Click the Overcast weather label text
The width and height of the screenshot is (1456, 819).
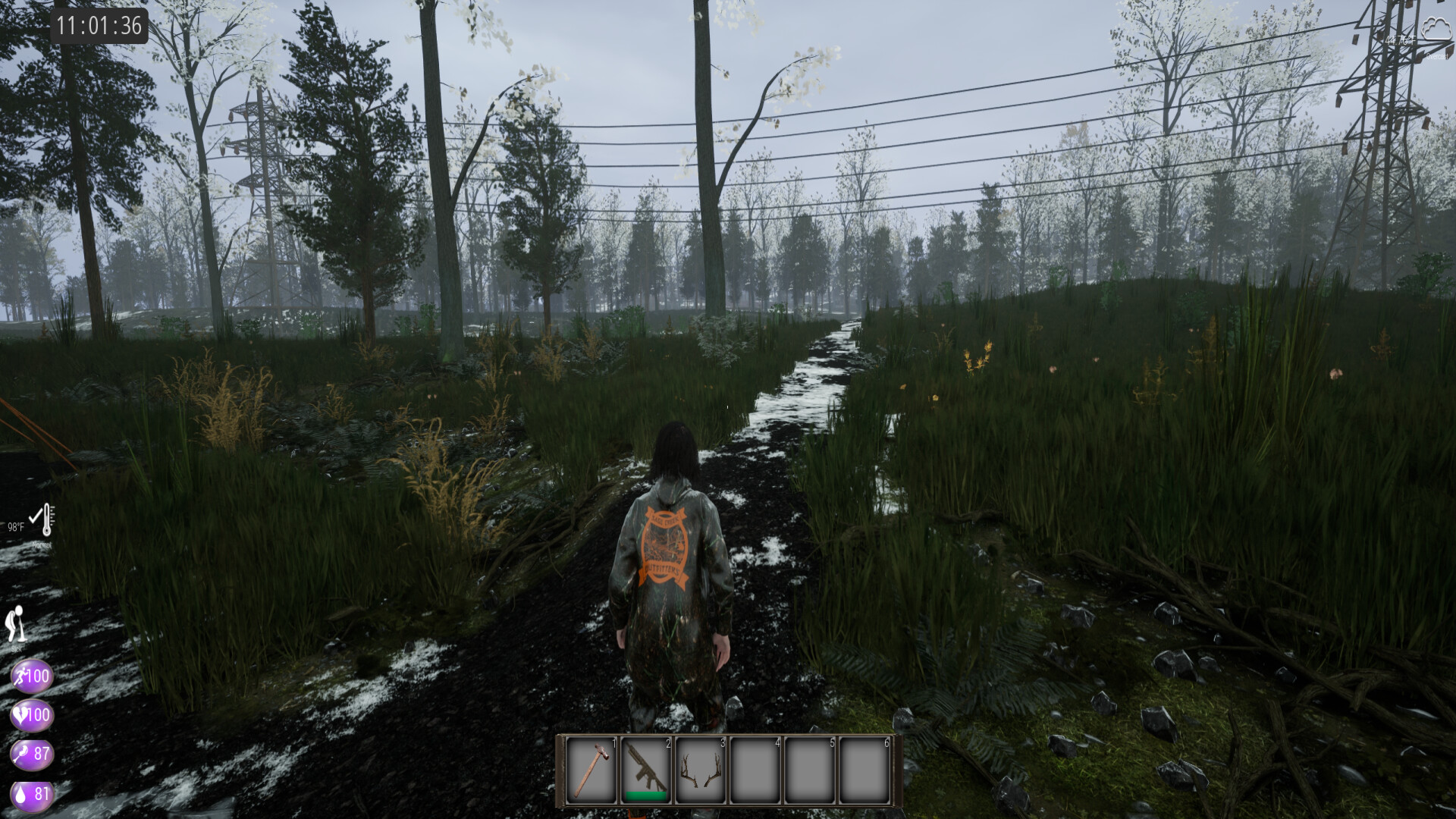(x=1438, y=55)
